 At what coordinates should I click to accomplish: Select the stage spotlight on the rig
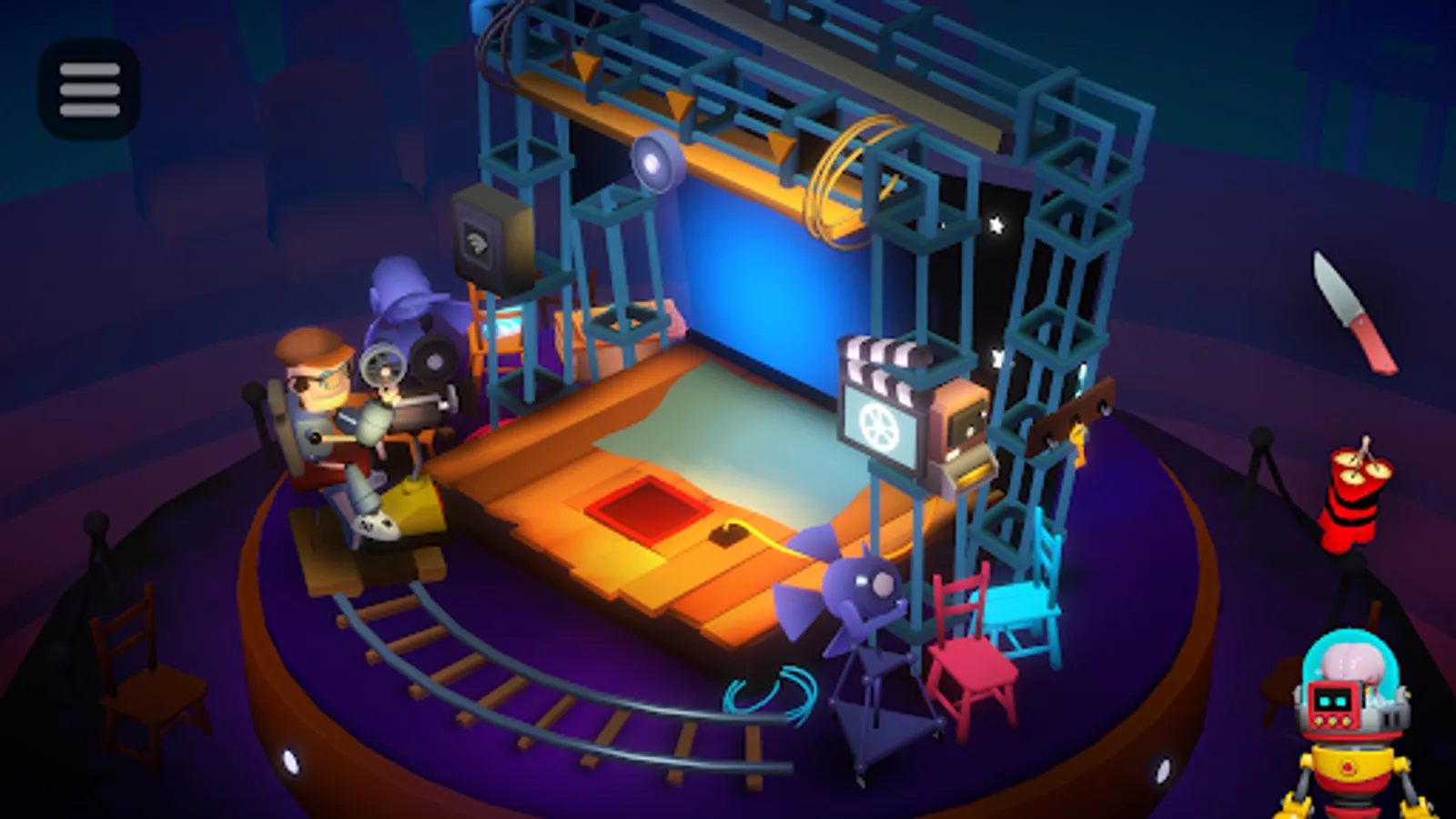coord(655,164)
